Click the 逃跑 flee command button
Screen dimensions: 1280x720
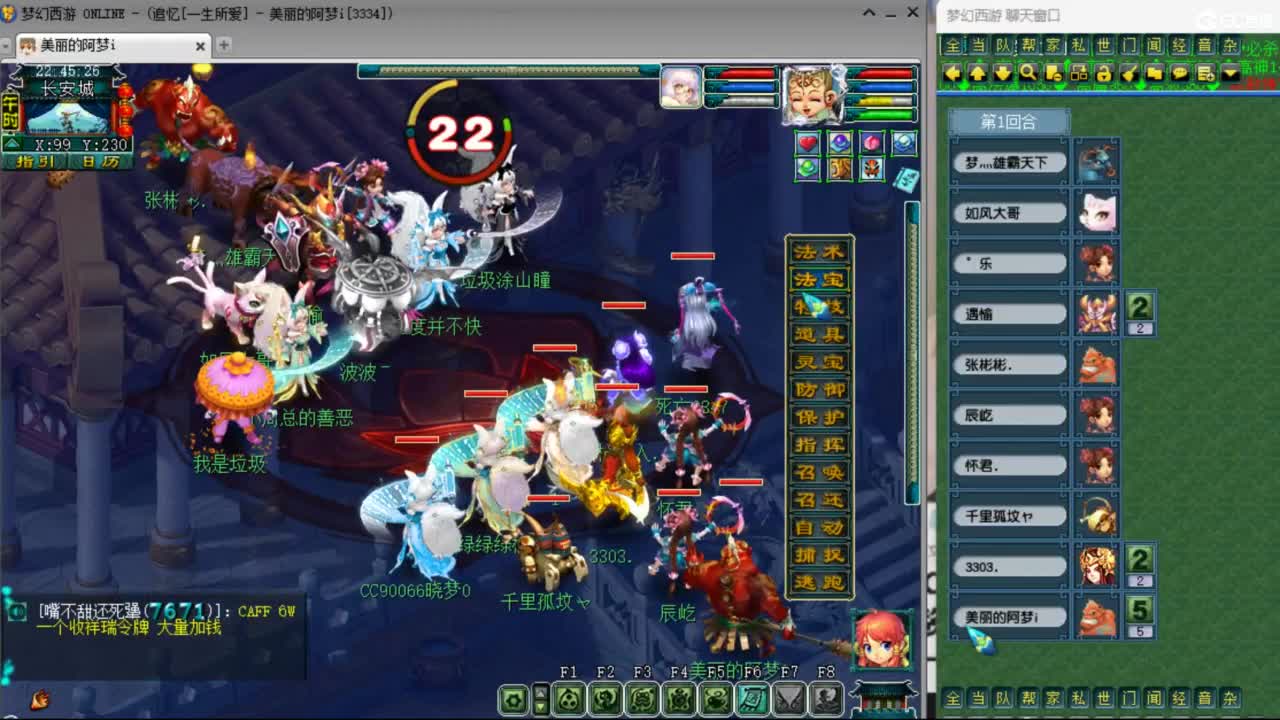pos(818,581)
